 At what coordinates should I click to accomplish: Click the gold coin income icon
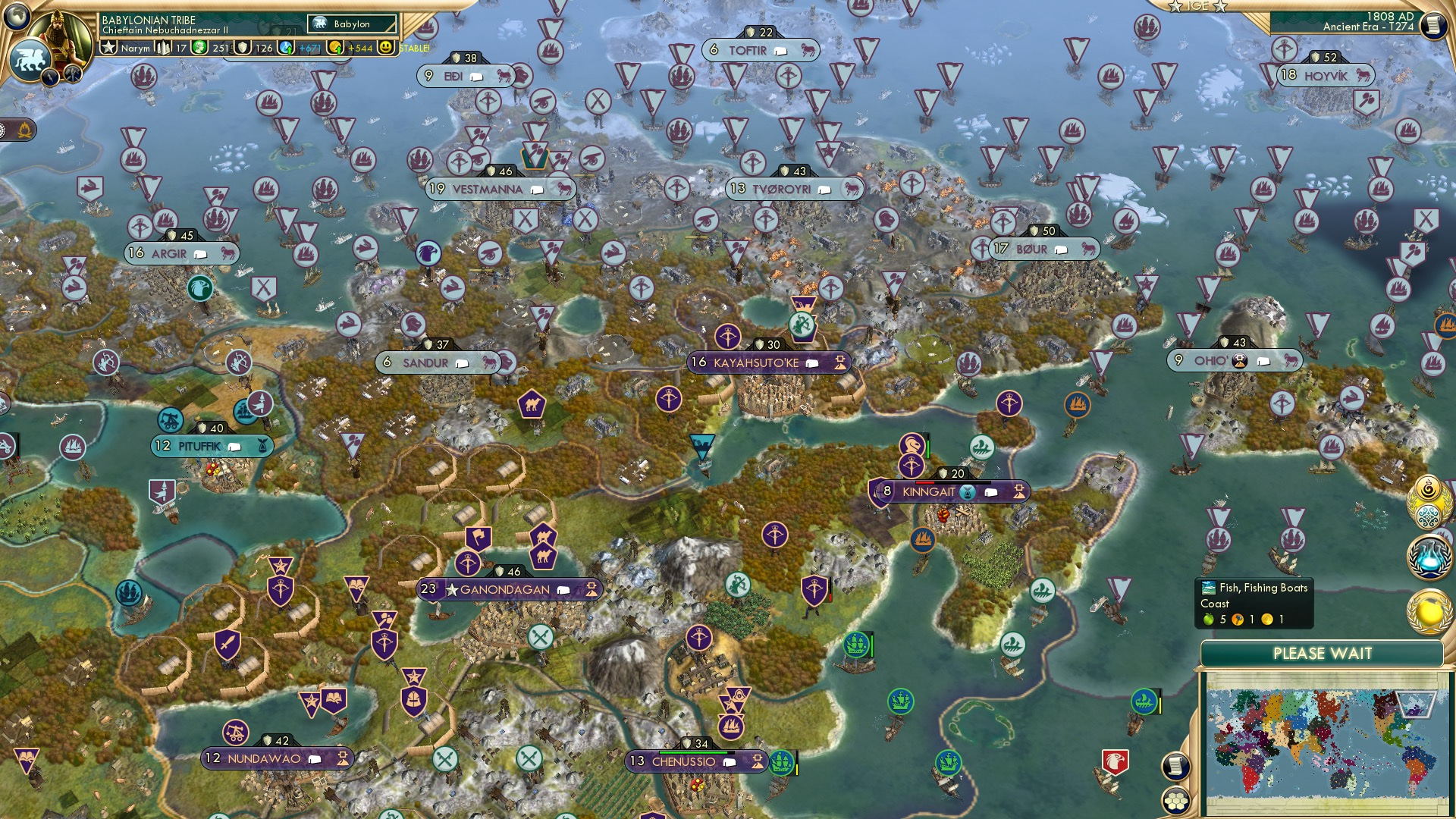[x=335, y=48]
